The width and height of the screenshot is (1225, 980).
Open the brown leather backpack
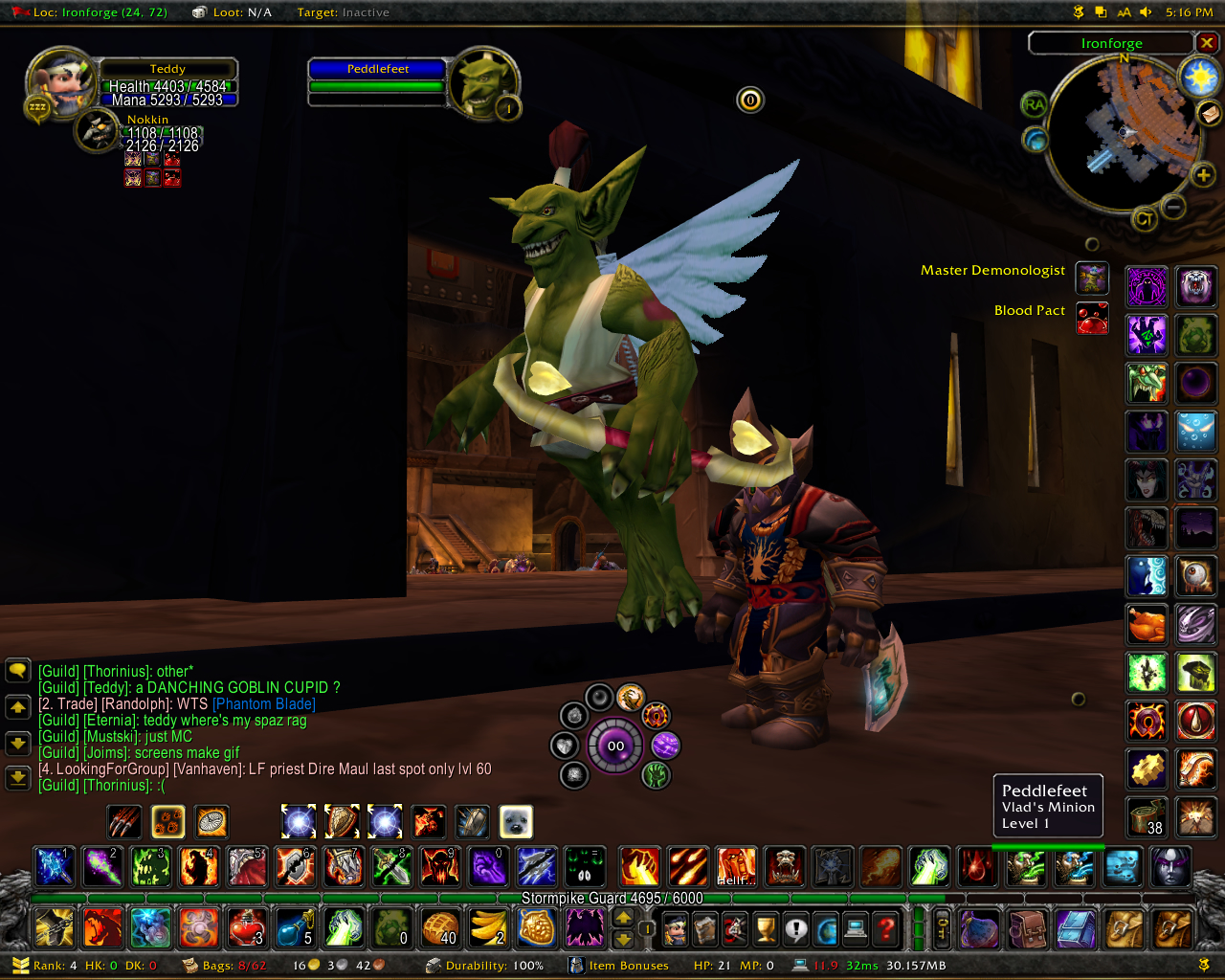pyautogui.click(x=1027, y=927)
